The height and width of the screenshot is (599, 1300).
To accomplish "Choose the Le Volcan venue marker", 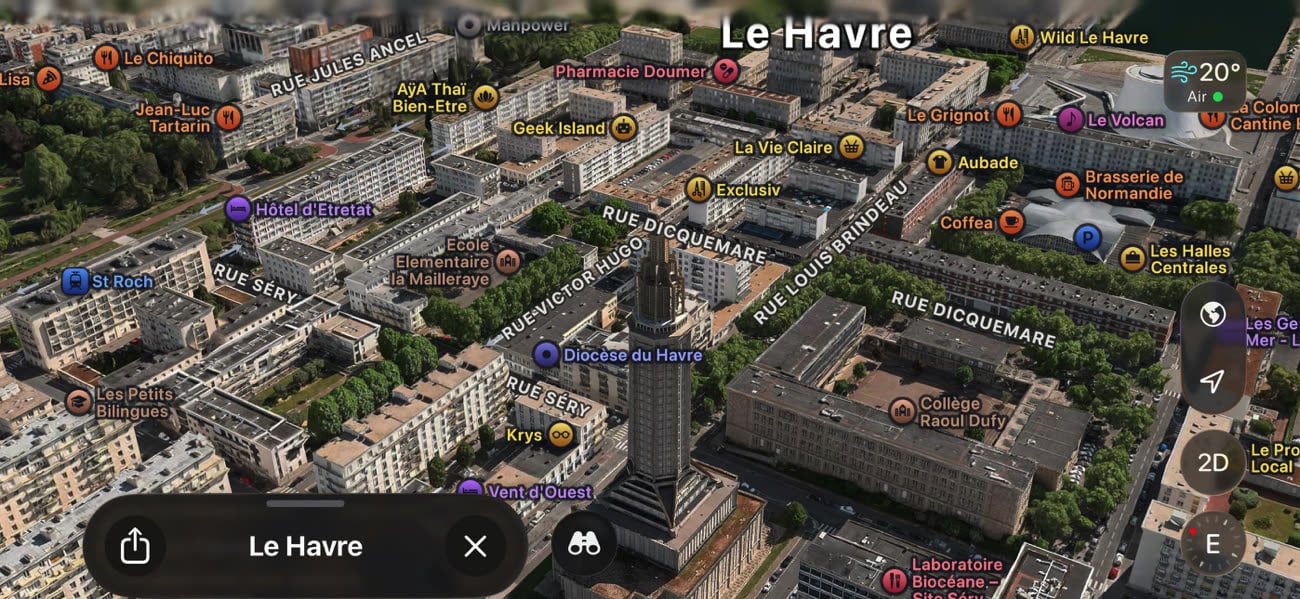I will pyautogui.click(x=1071, y=120).
